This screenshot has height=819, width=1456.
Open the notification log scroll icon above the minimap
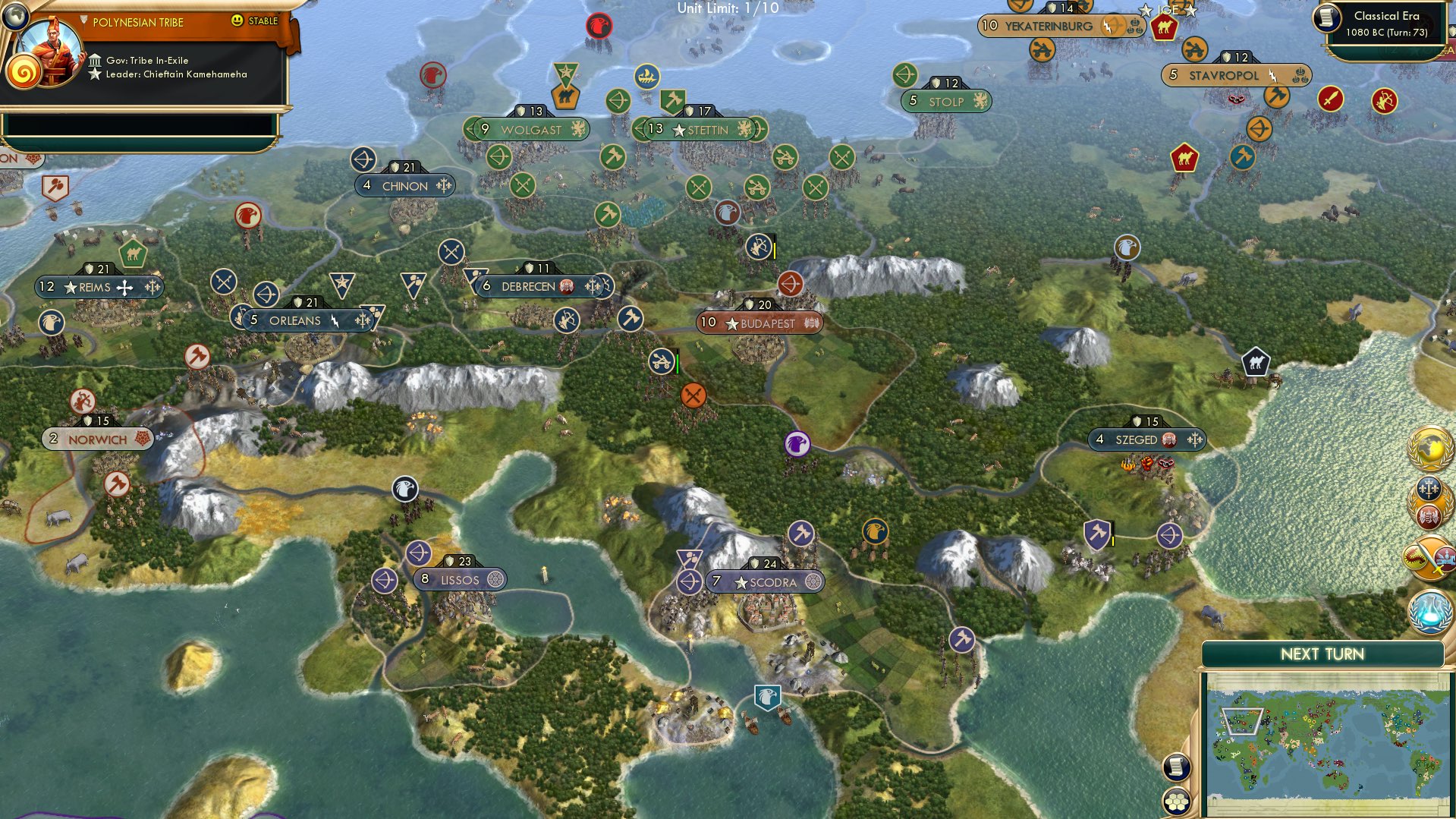coord(1178,767)
